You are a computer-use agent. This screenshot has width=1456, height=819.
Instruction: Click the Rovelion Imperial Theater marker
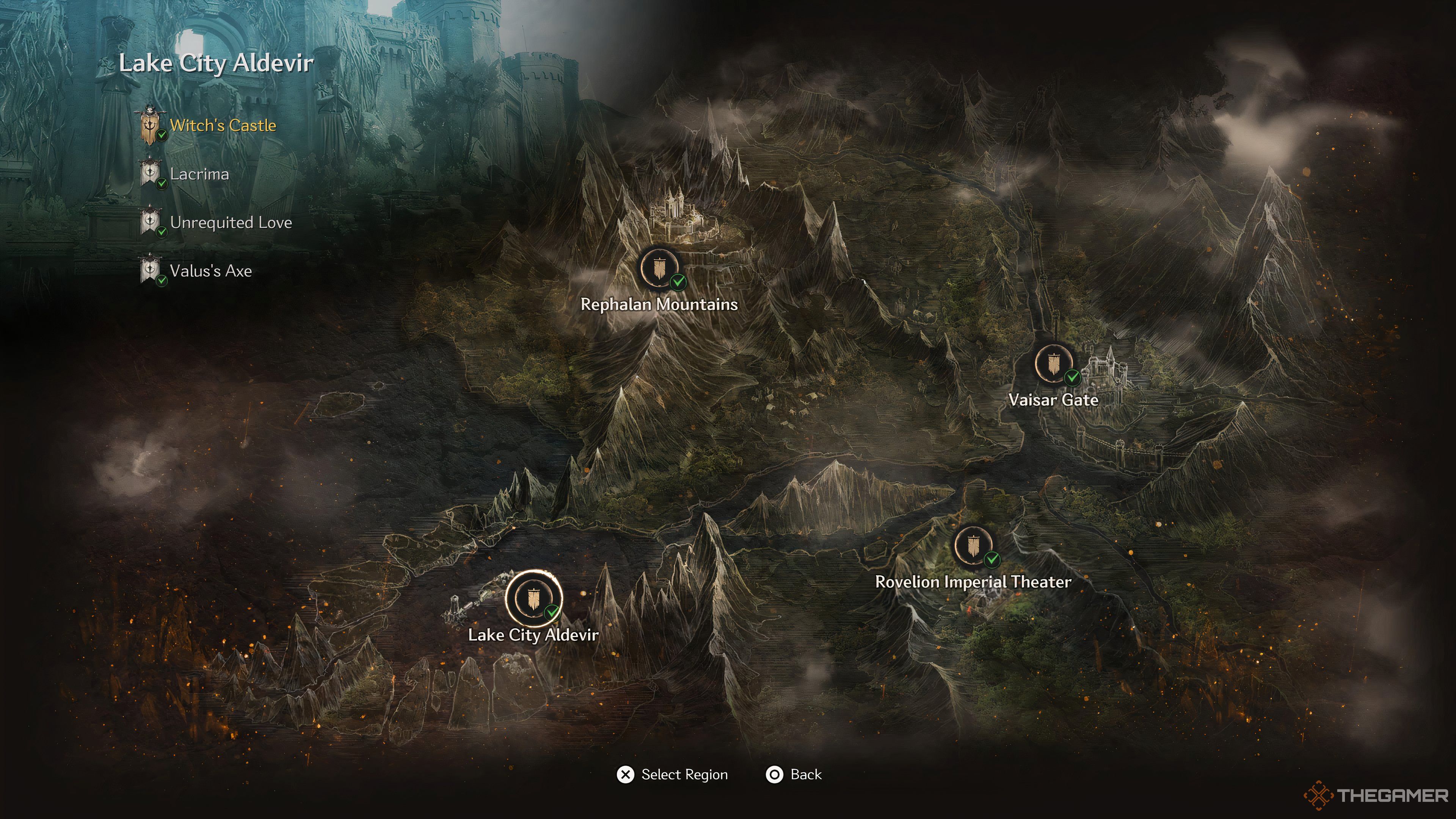point(973,546)
